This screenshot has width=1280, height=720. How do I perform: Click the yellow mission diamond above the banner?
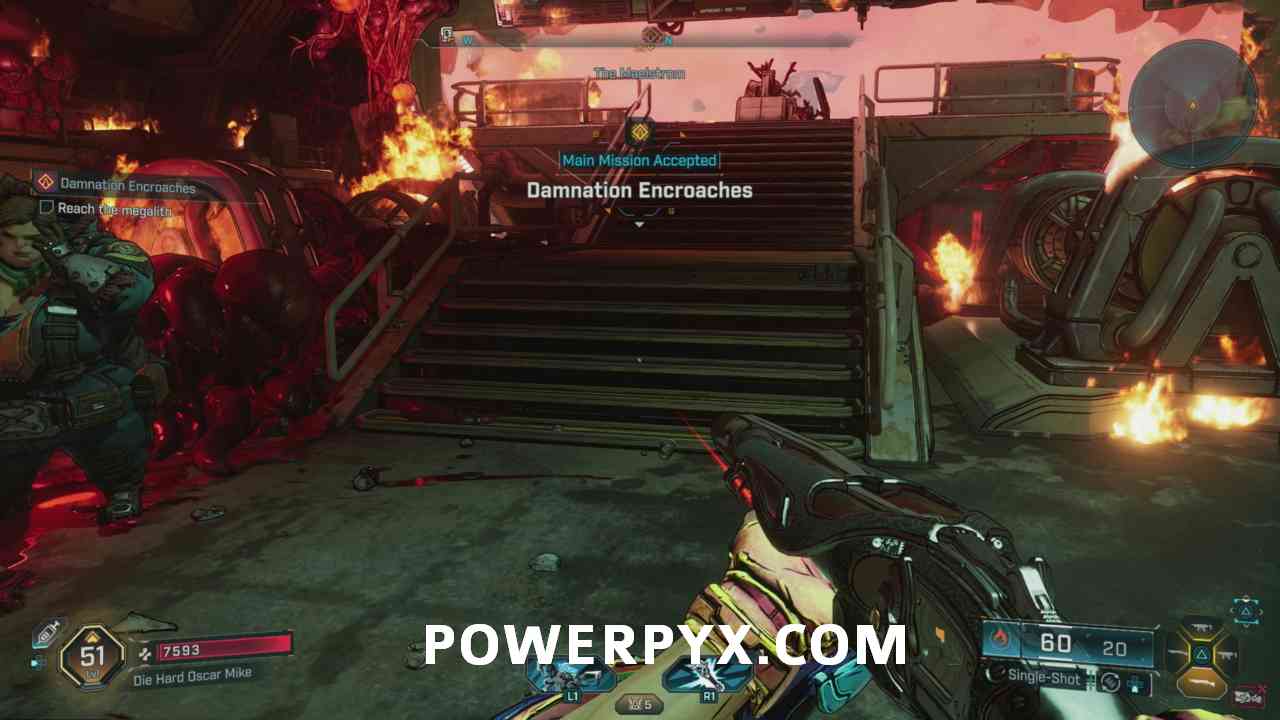[x=639, y=131]
